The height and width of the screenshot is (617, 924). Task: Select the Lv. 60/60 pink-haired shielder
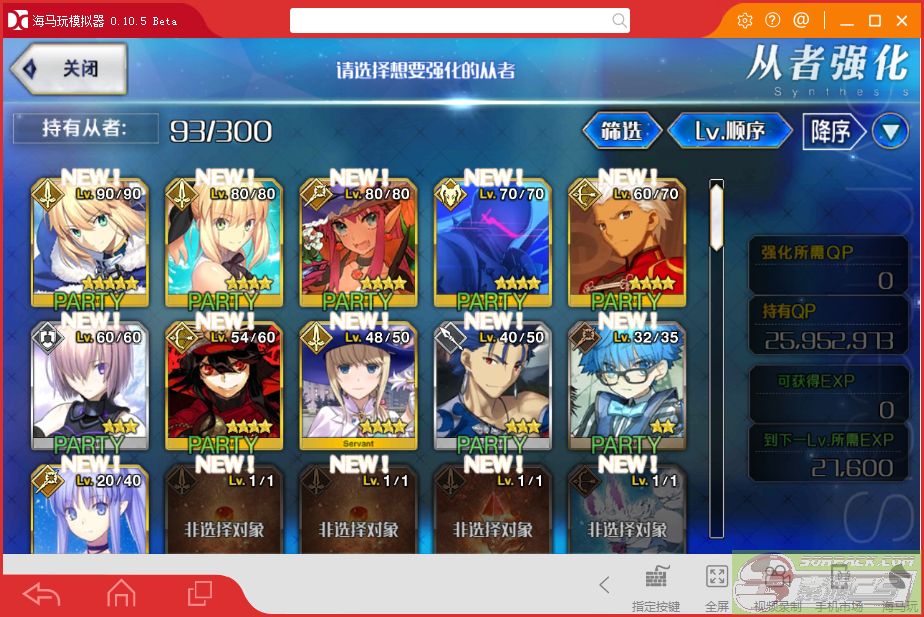coord(90,388)
